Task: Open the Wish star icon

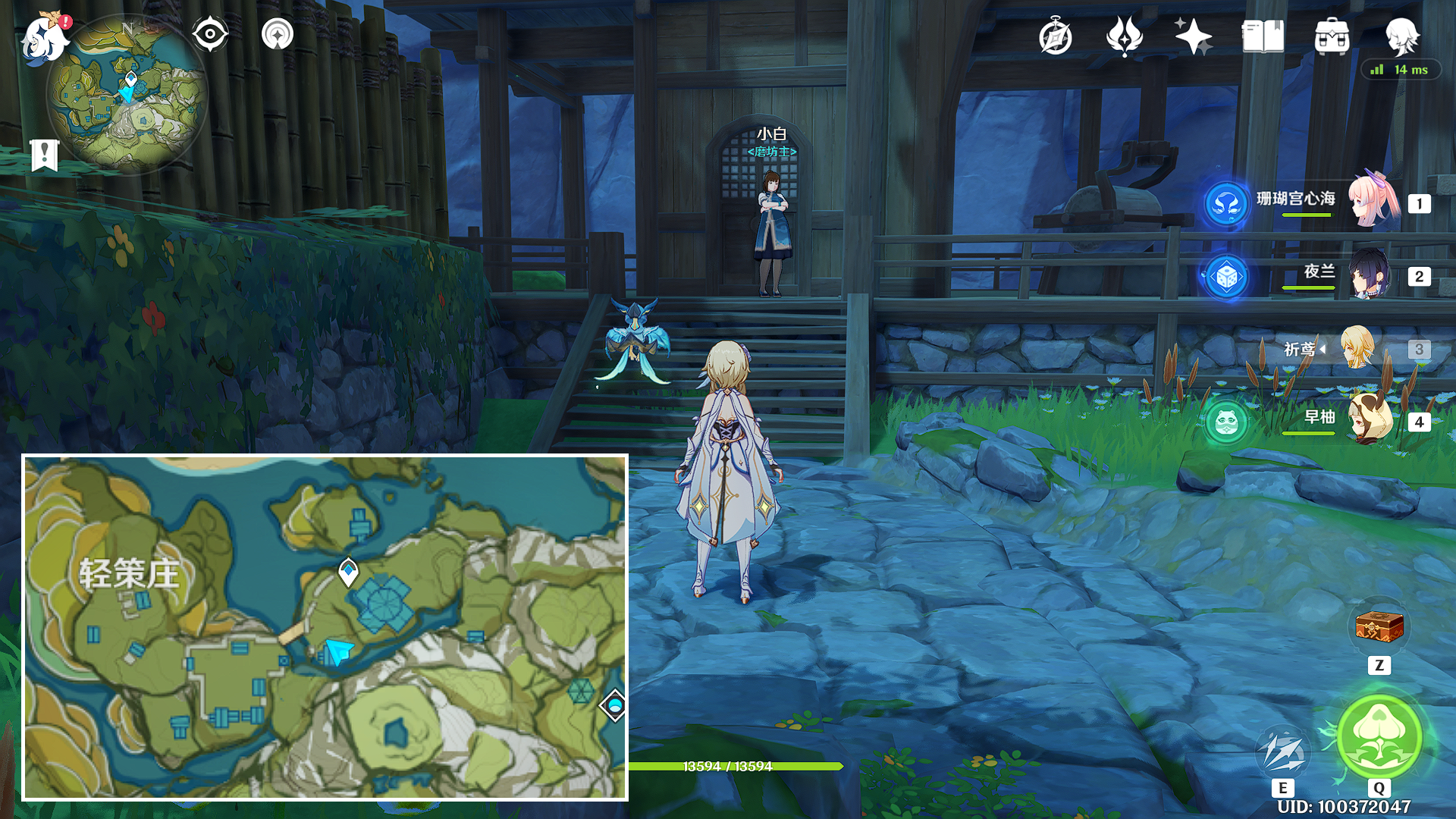Action: [1193, 36]
